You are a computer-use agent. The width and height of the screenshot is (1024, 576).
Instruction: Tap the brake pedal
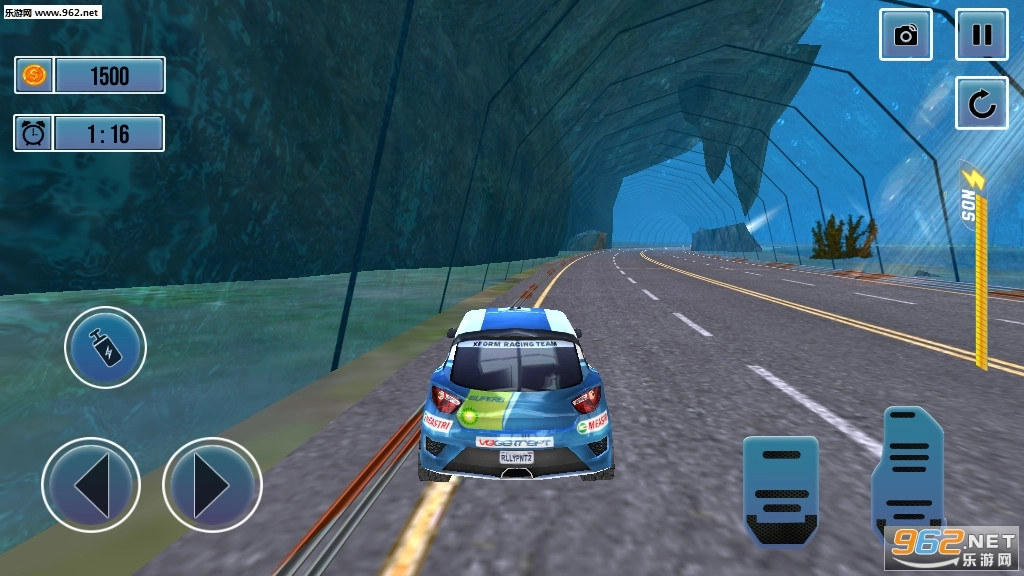coord(780,488)
